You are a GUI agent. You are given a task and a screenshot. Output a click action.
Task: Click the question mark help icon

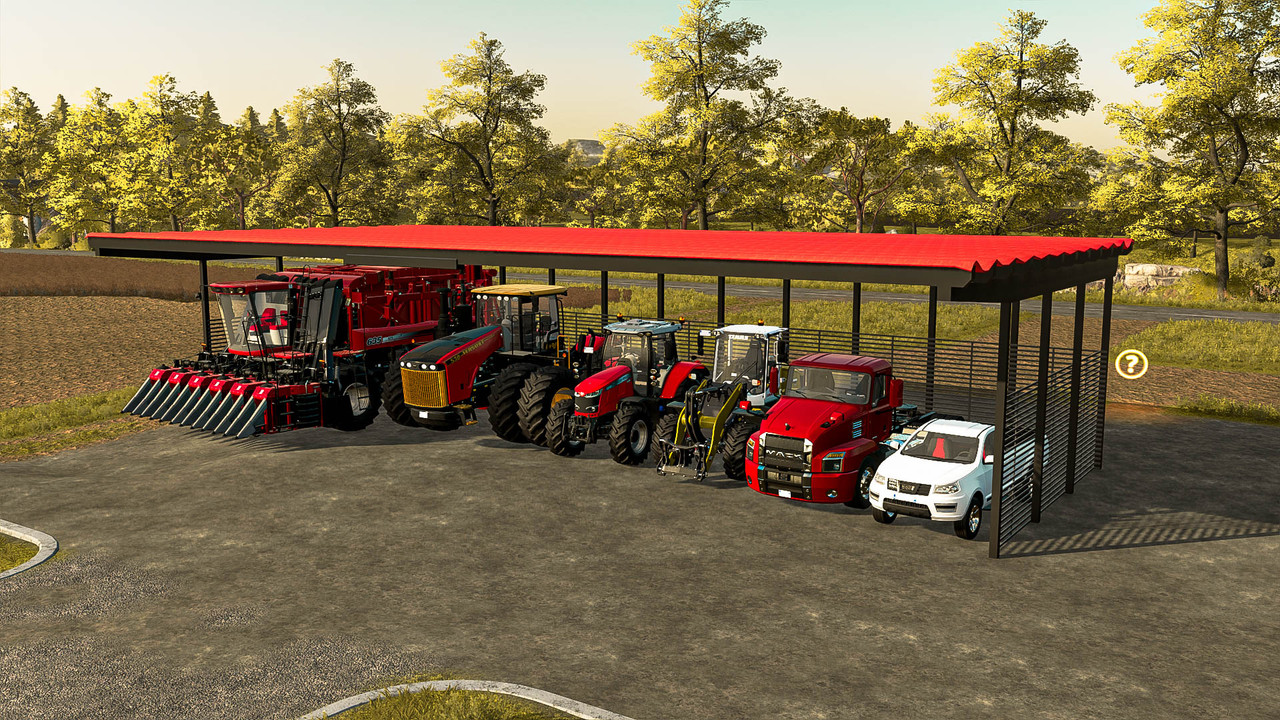click(1131, 364)
